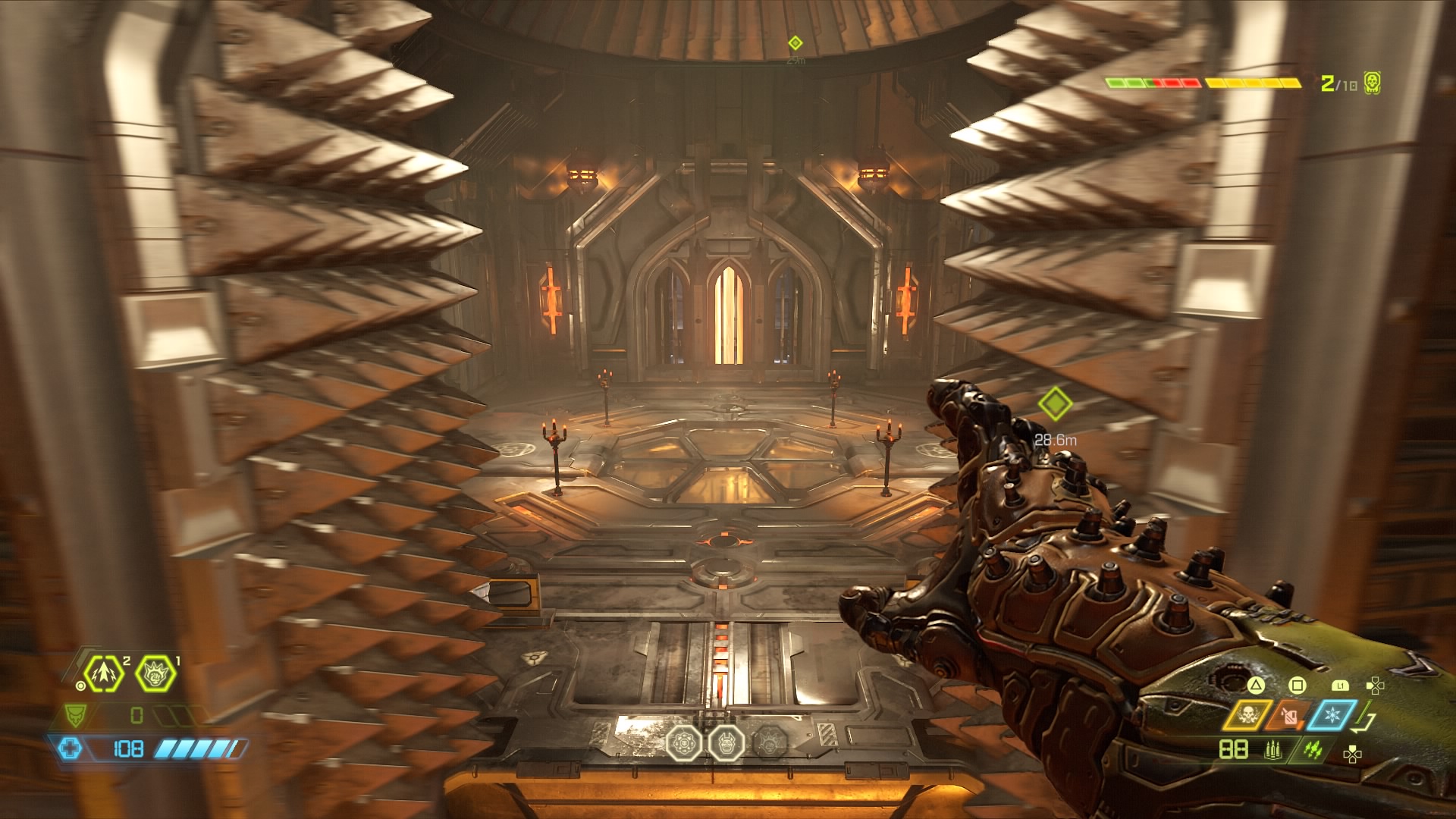1456x819 pixels.
Task: Select the orange chainsaw fuel icon
Action: (x=1288, y=715)
